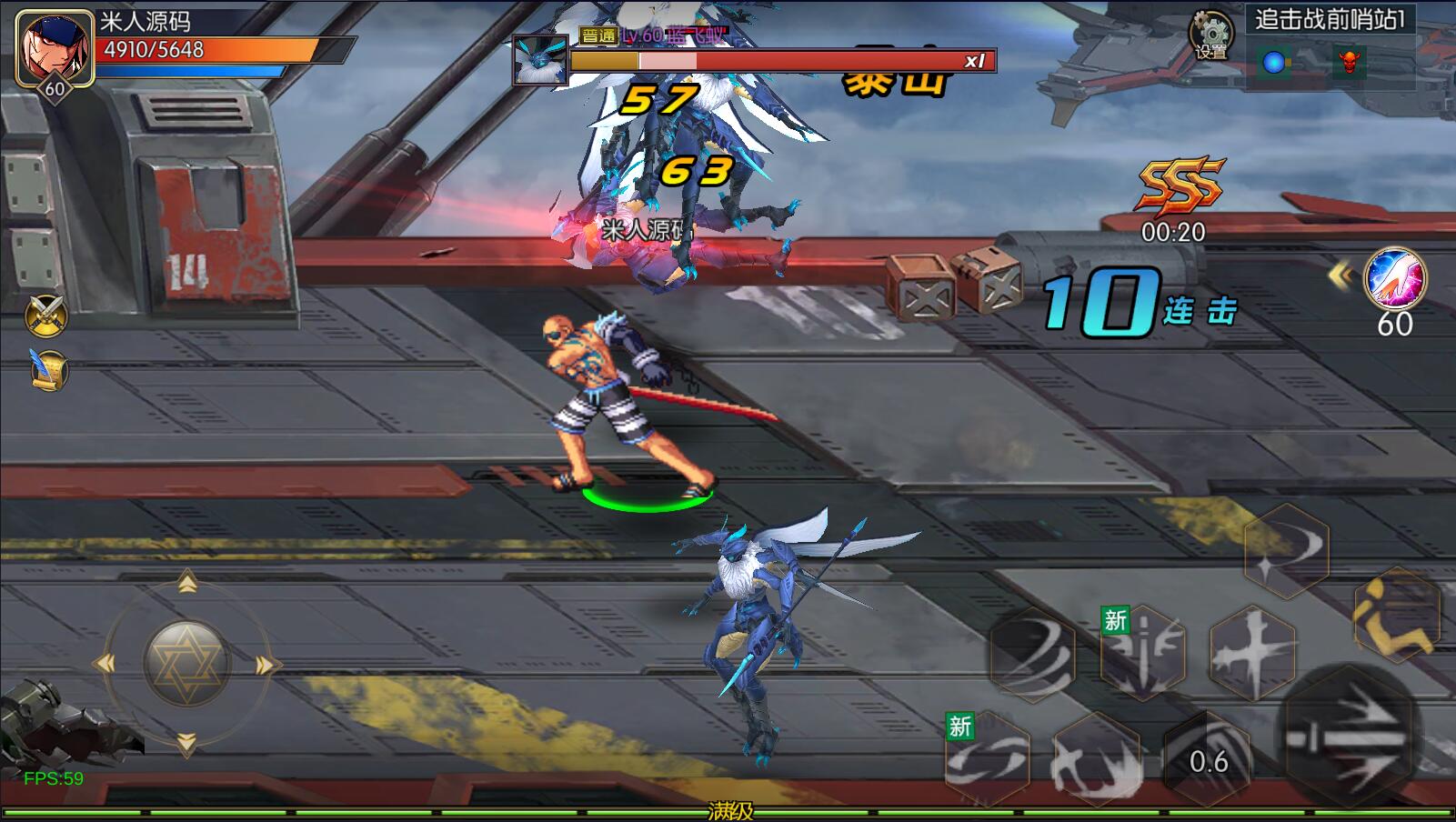Use the crescent moon star skill
This screenshot has height=822, width=1456.
1286,550
